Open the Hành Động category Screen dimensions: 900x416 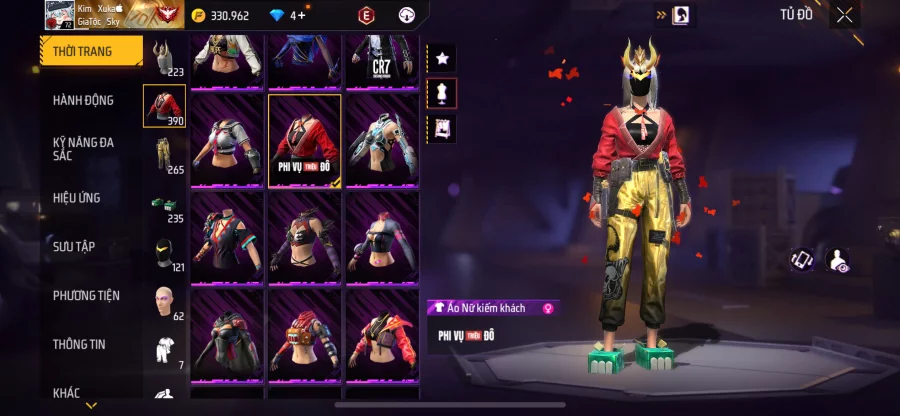[x=84, y=100]
